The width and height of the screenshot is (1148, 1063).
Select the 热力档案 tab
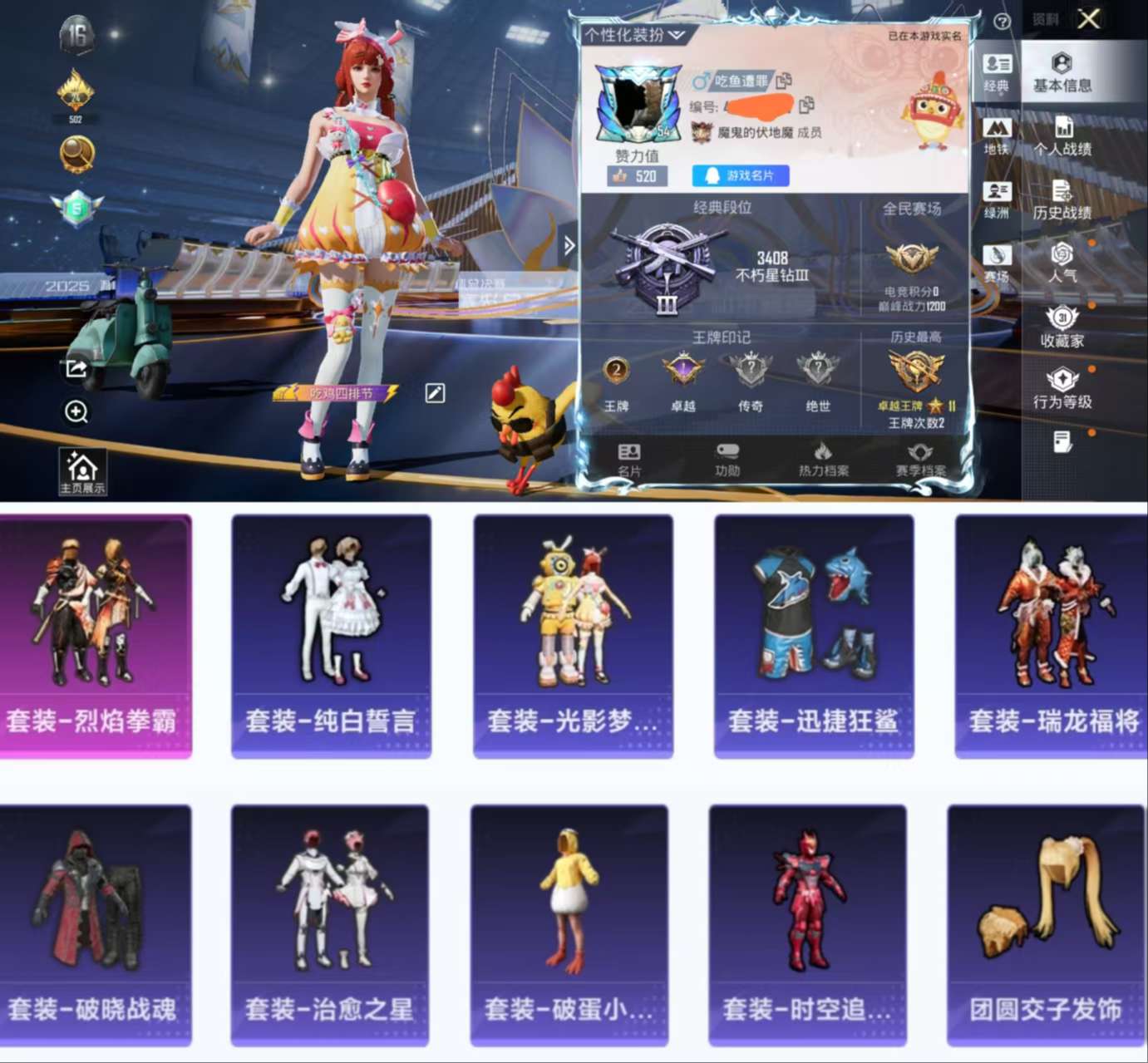(x=825, y=458)
